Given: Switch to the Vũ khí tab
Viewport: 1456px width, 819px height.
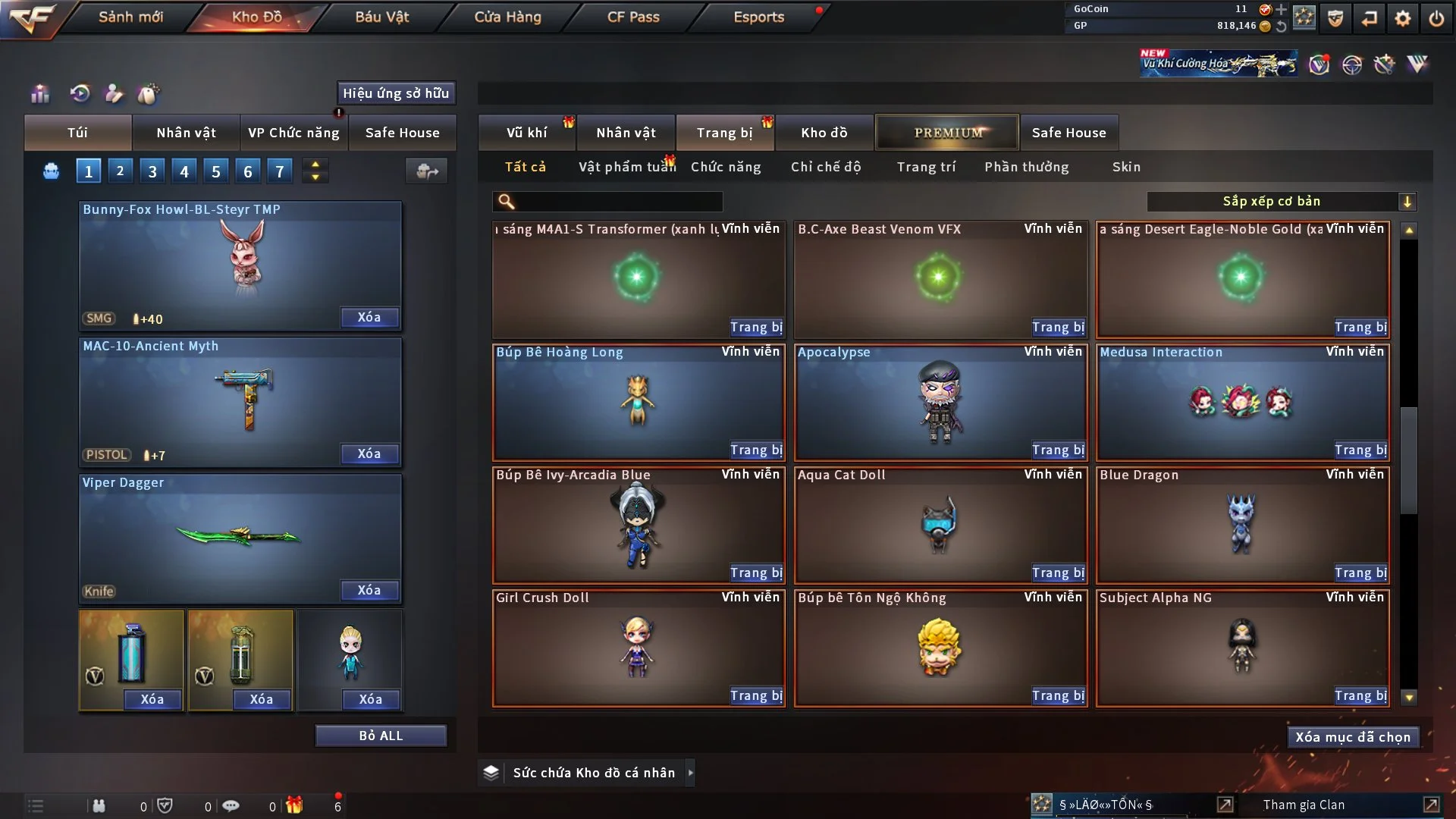Looking at the screenshot, I should (526, 133).
